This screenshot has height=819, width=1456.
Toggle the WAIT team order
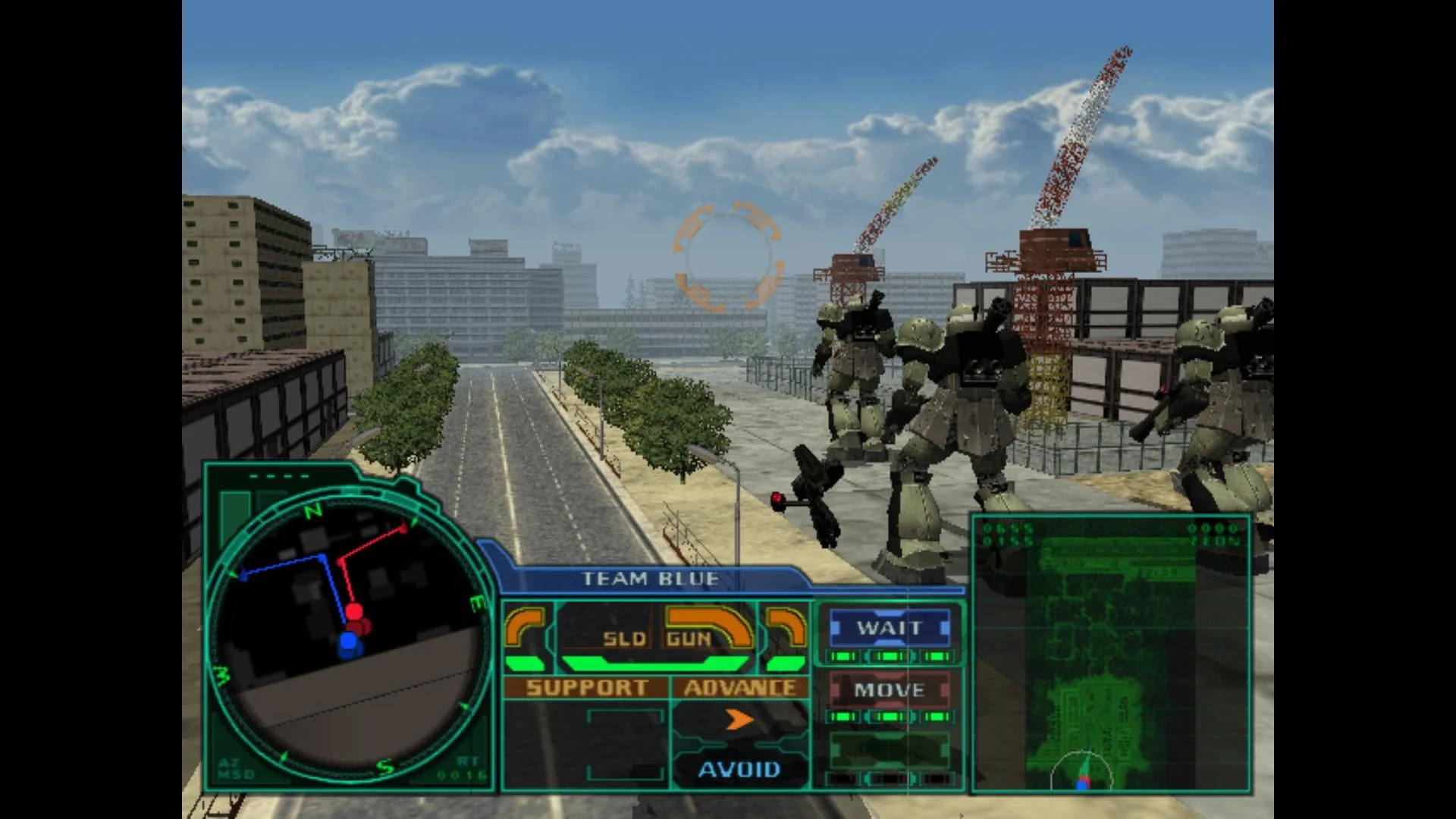[x=889, y=628]
